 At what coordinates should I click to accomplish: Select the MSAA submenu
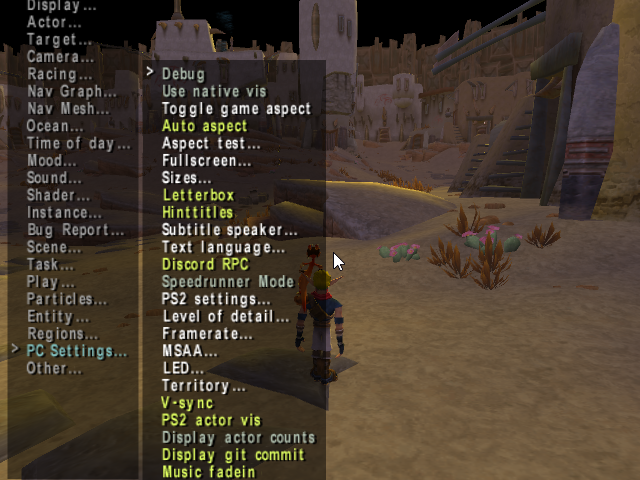[x=189, y=351]
